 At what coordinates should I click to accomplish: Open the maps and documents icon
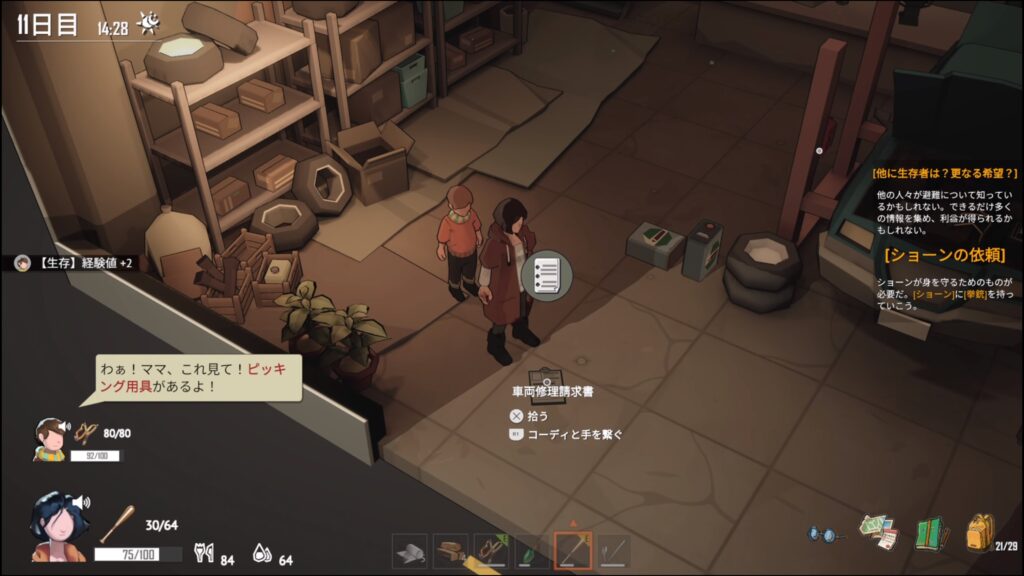[878, 532]
